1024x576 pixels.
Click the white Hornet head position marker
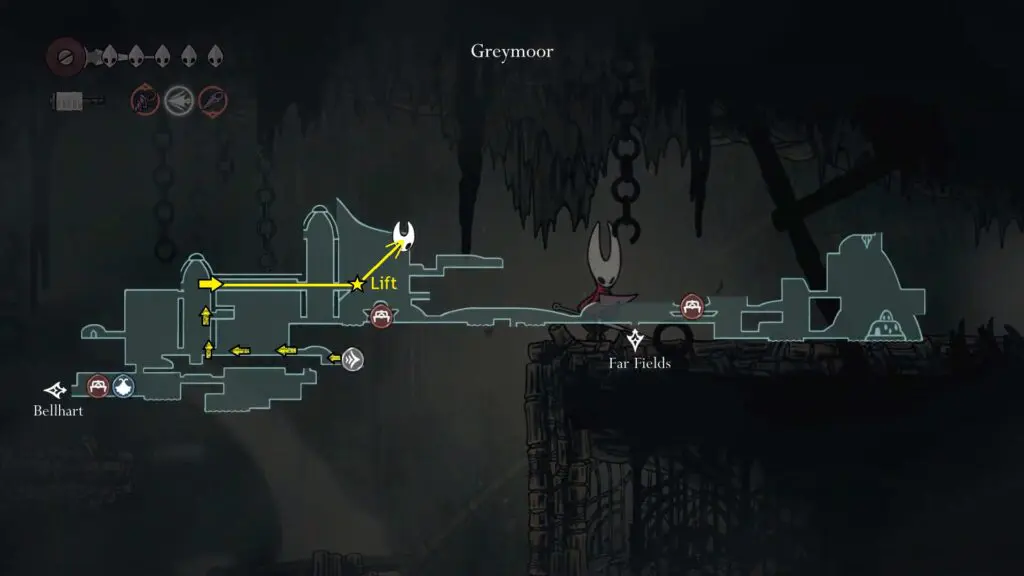point(406,236)
